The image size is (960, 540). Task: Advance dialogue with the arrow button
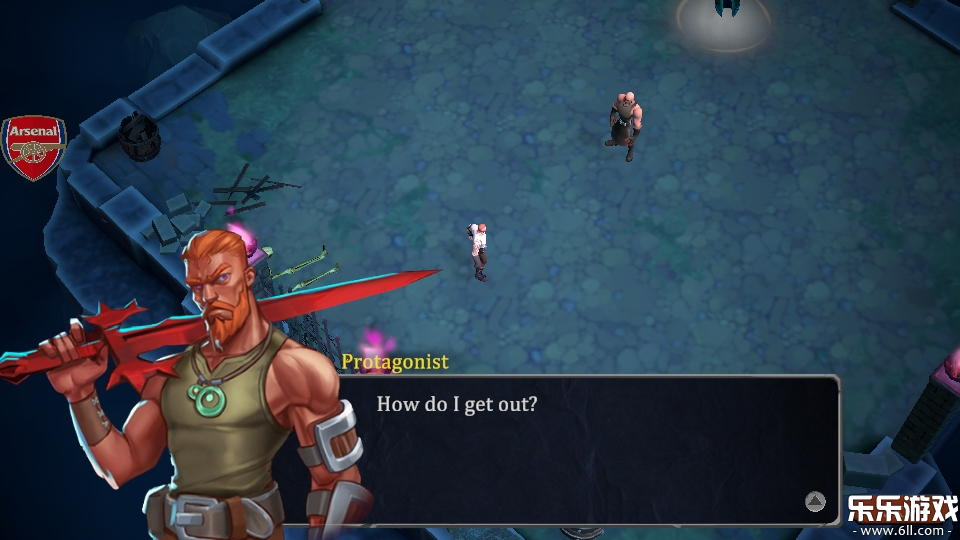coord(815,502)
